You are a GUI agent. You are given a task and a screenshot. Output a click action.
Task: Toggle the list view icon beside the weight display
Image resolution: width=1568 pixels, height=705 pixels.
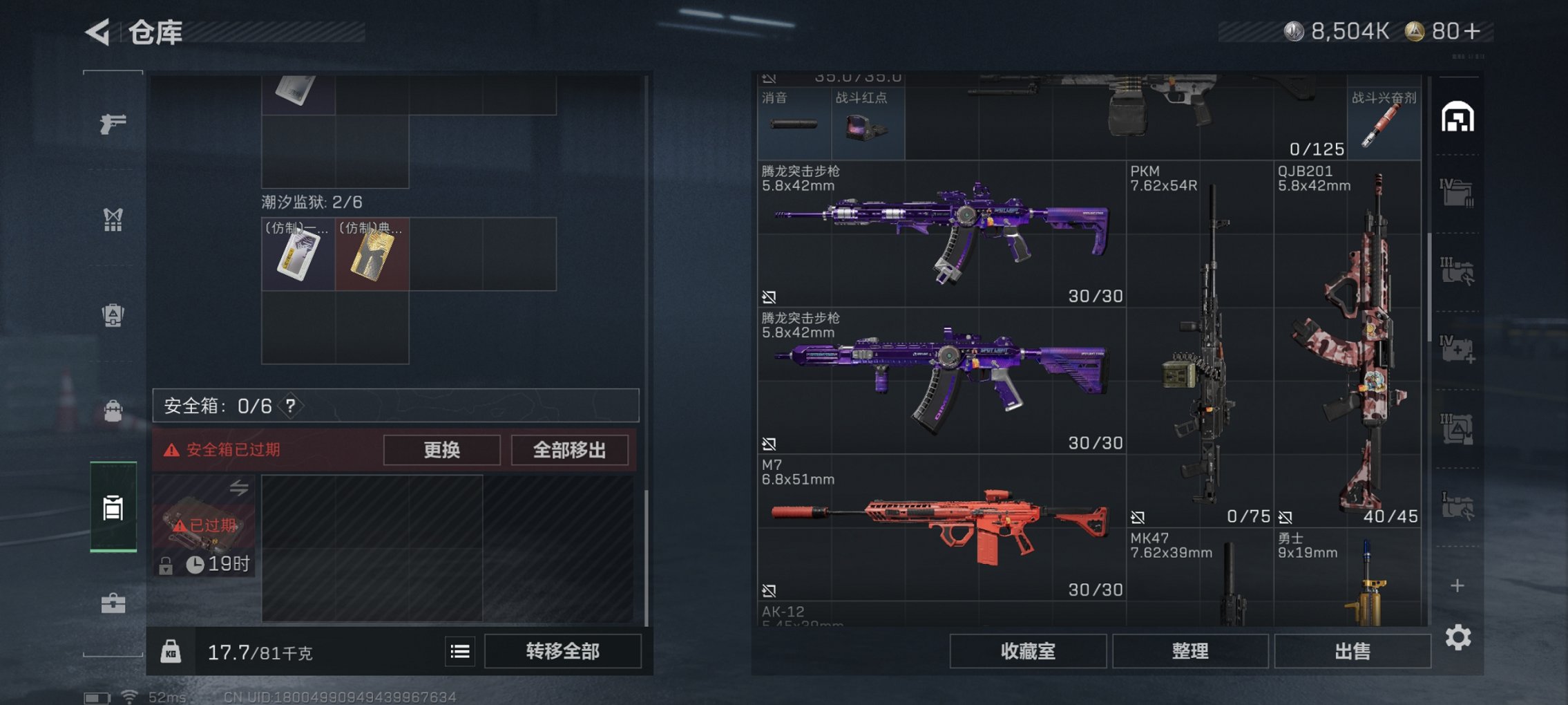pyautogui.click(x=459, y=652)
